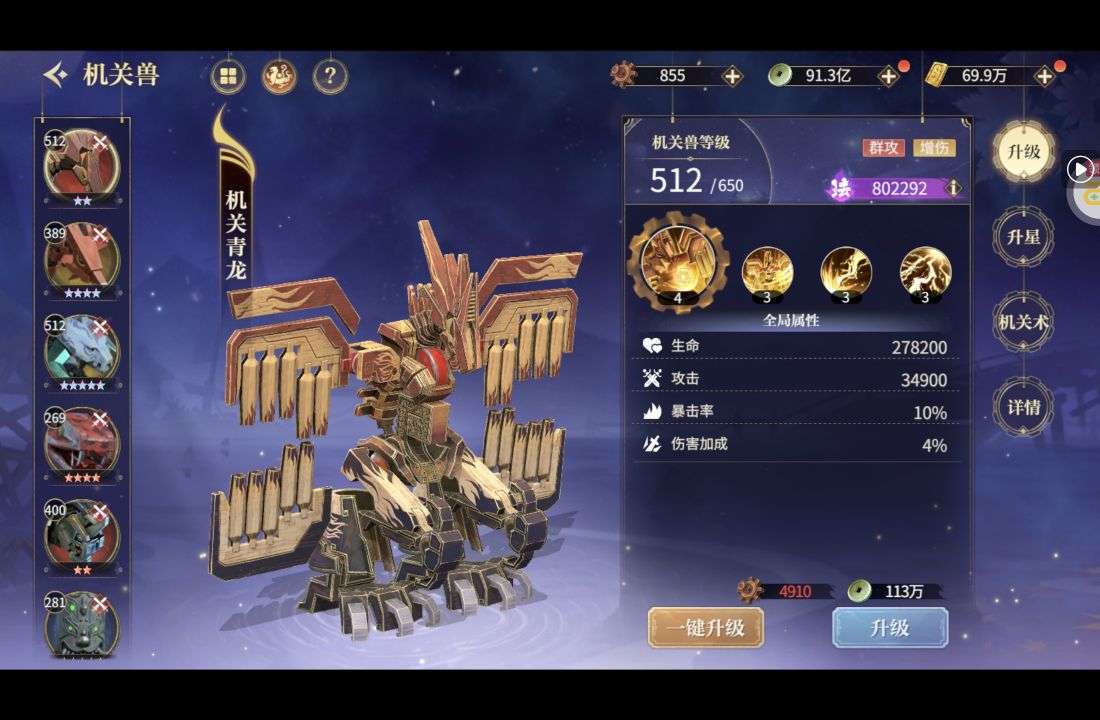Click the blue 升级 button

890,627
